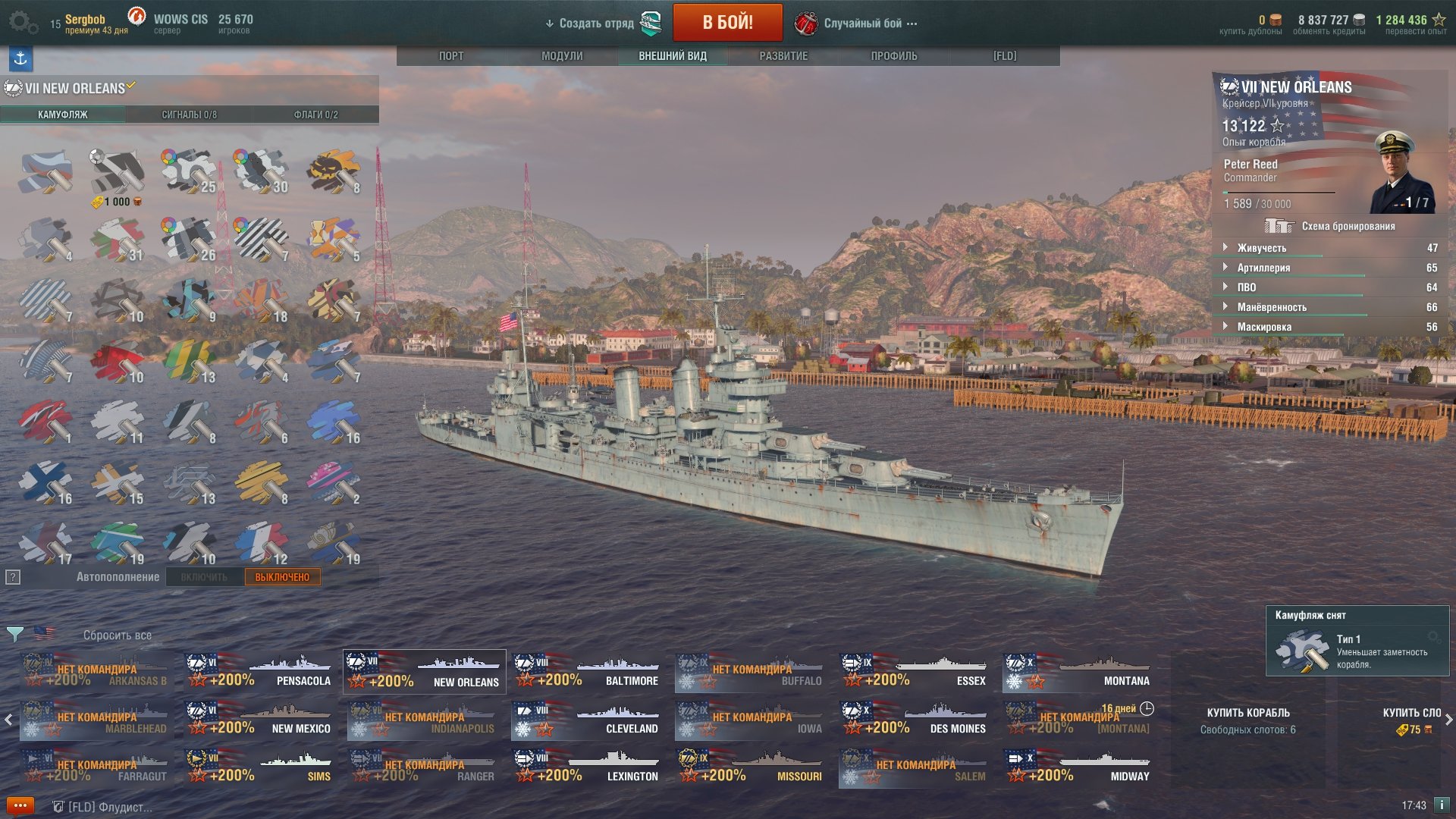
Task: Switch to the СИГНАЛЫ 0/8 tab
Action: click(x=189, y=115)
